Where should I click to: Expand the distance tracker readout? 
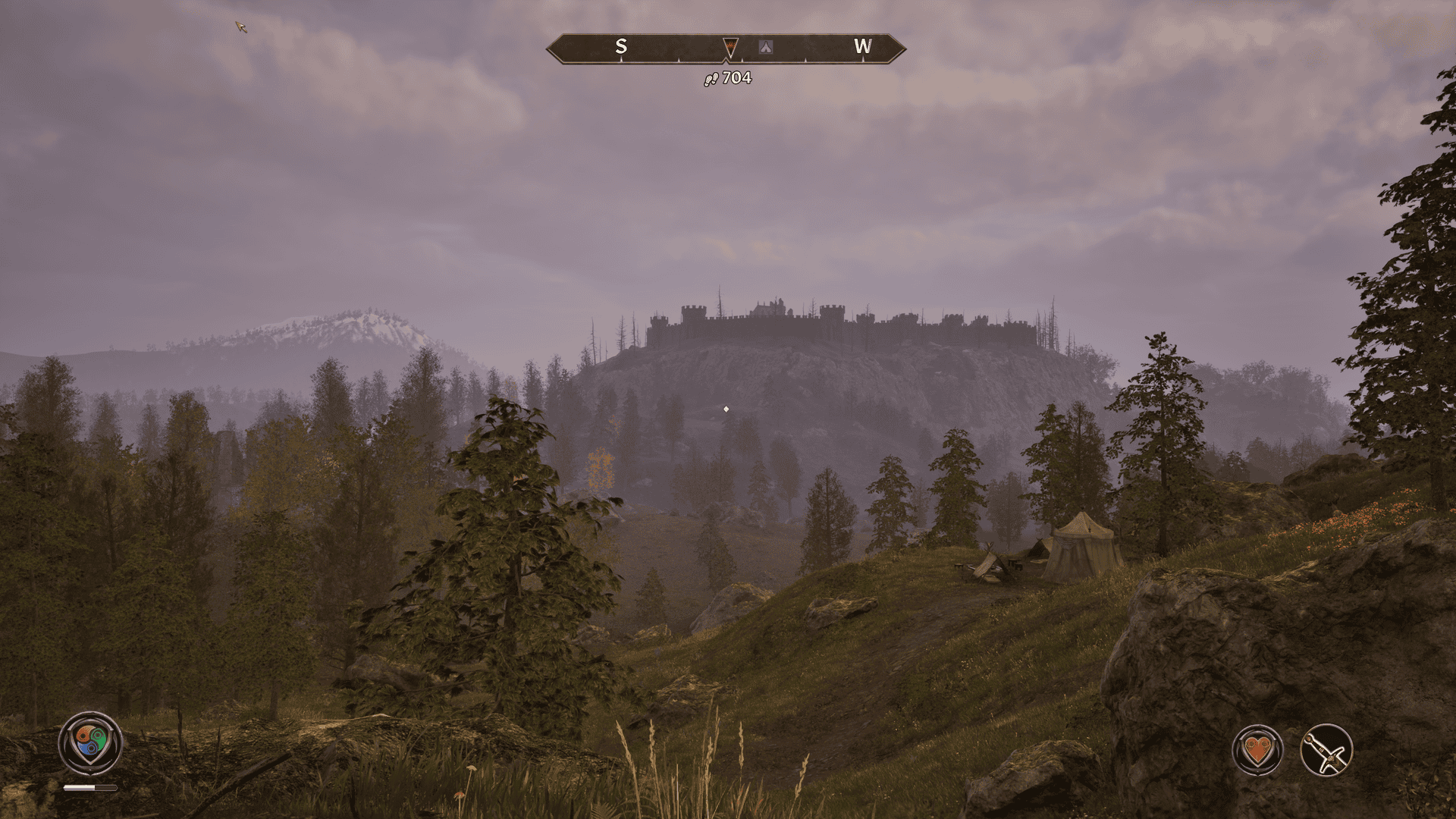(726, 78)
